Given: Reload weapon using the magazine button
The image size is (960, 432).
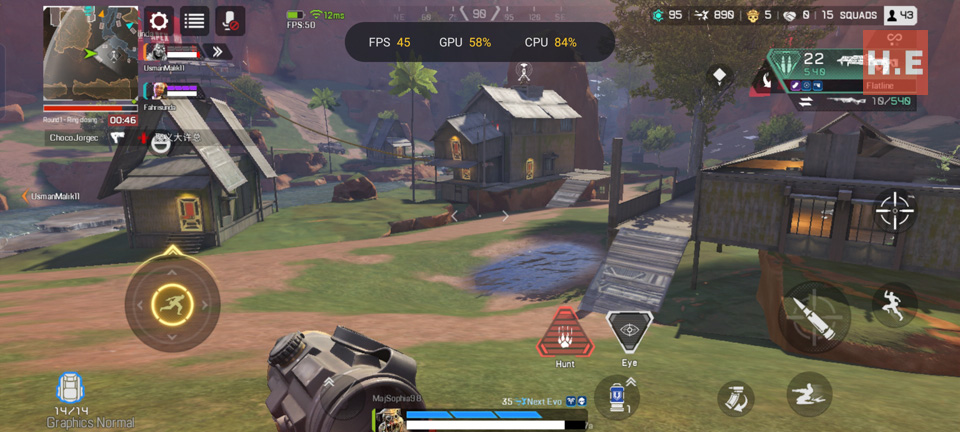Looking at the screenshot, I should (x=735, y=398).
